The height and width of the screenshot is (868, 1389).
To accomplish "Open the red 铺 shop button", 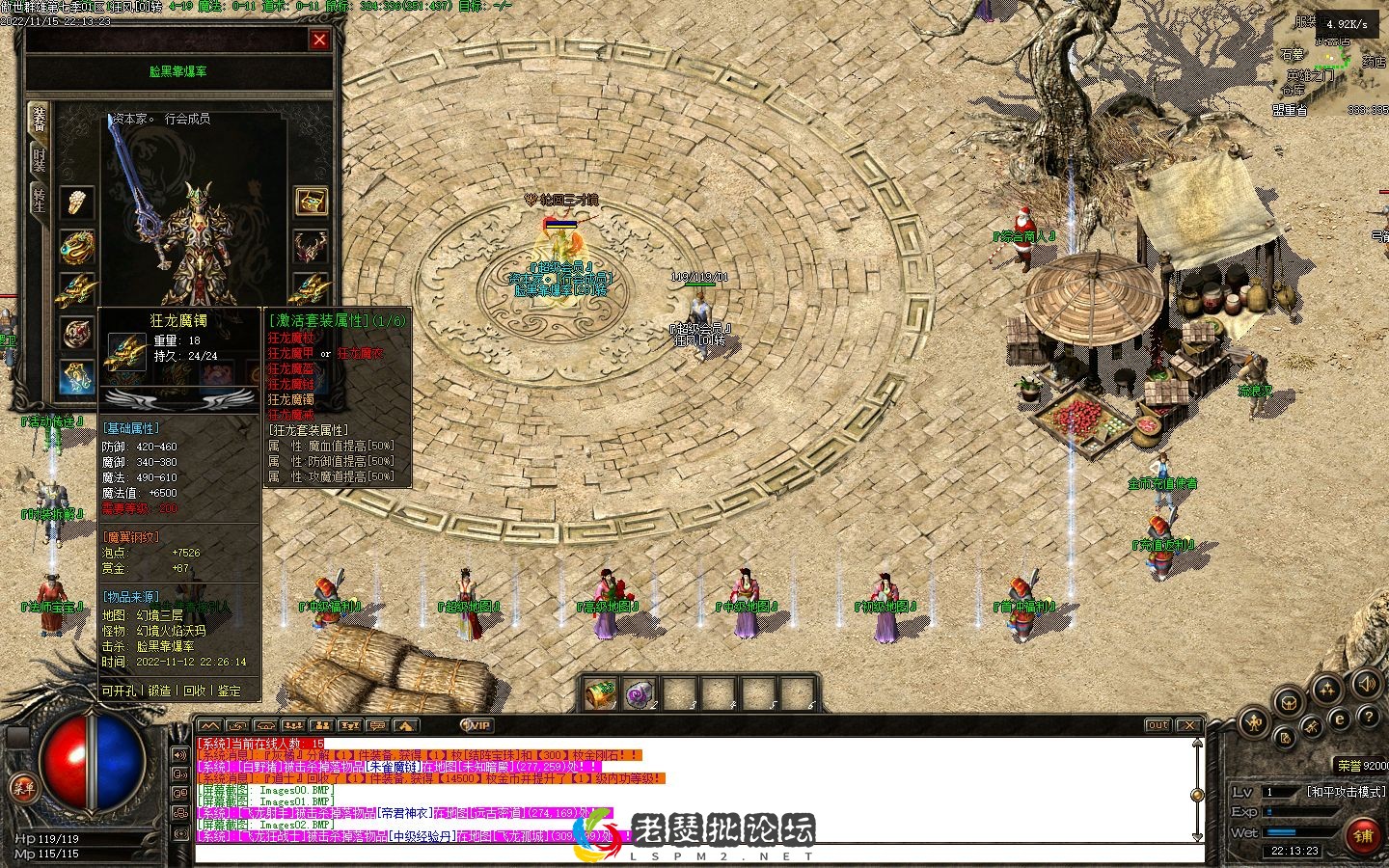I will coord(1362,835).
